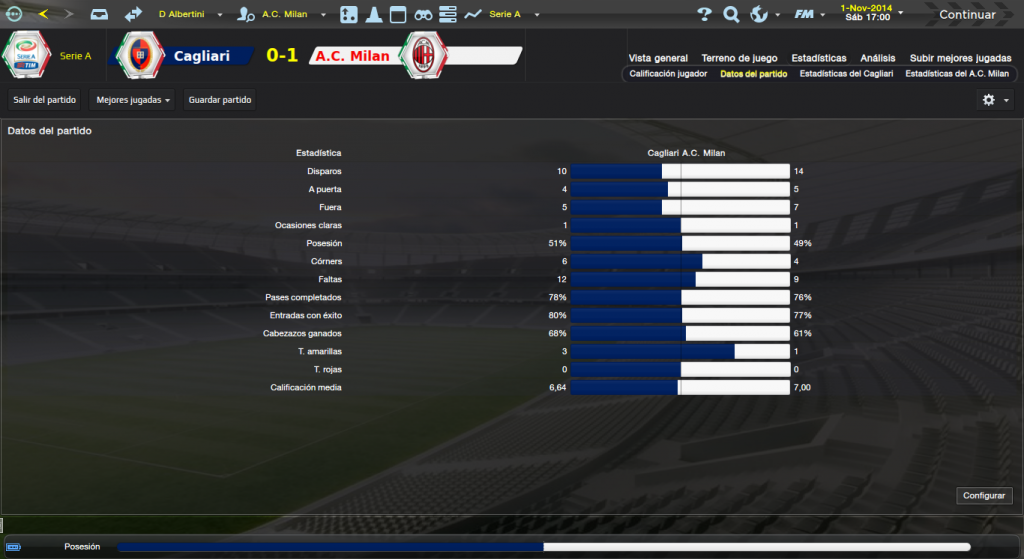Show the Calificación jugador subtab
This screenshot has height=559, width=1024.
(668, 74)
